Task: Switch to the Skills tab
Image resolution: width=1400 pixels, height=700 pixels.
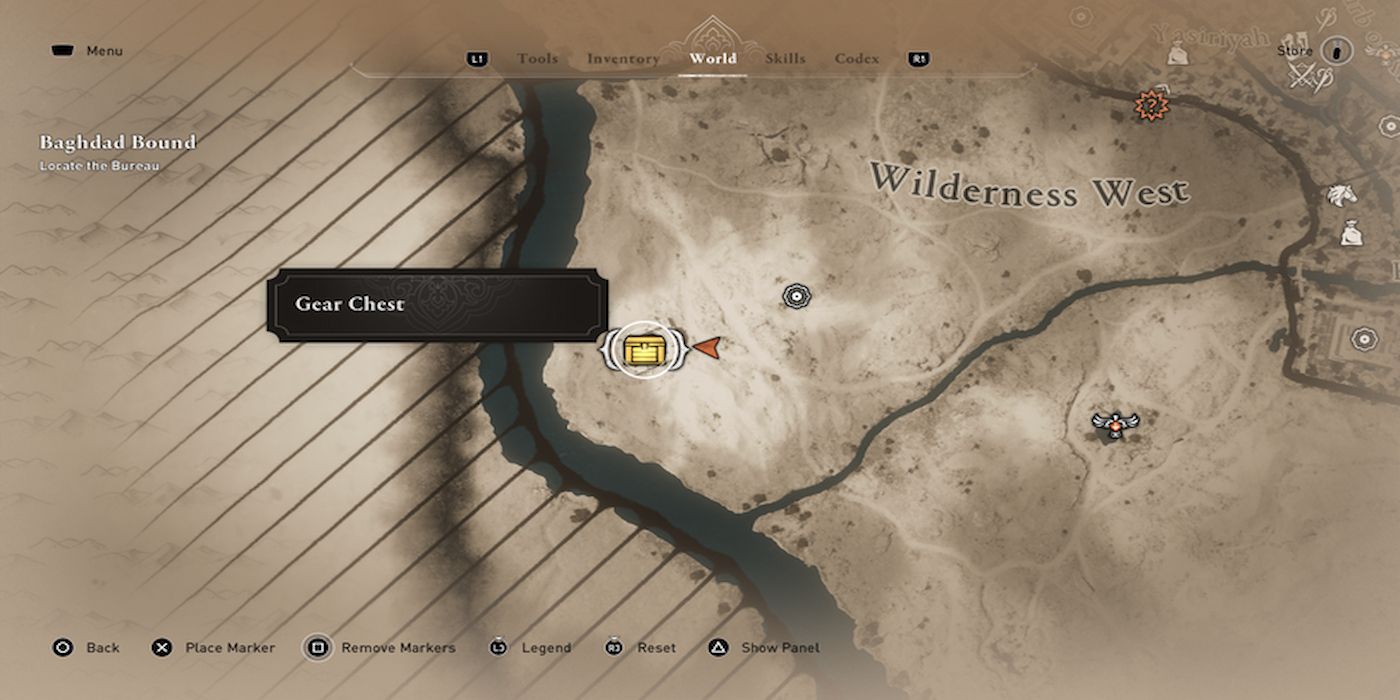Action: pos(785,59)
